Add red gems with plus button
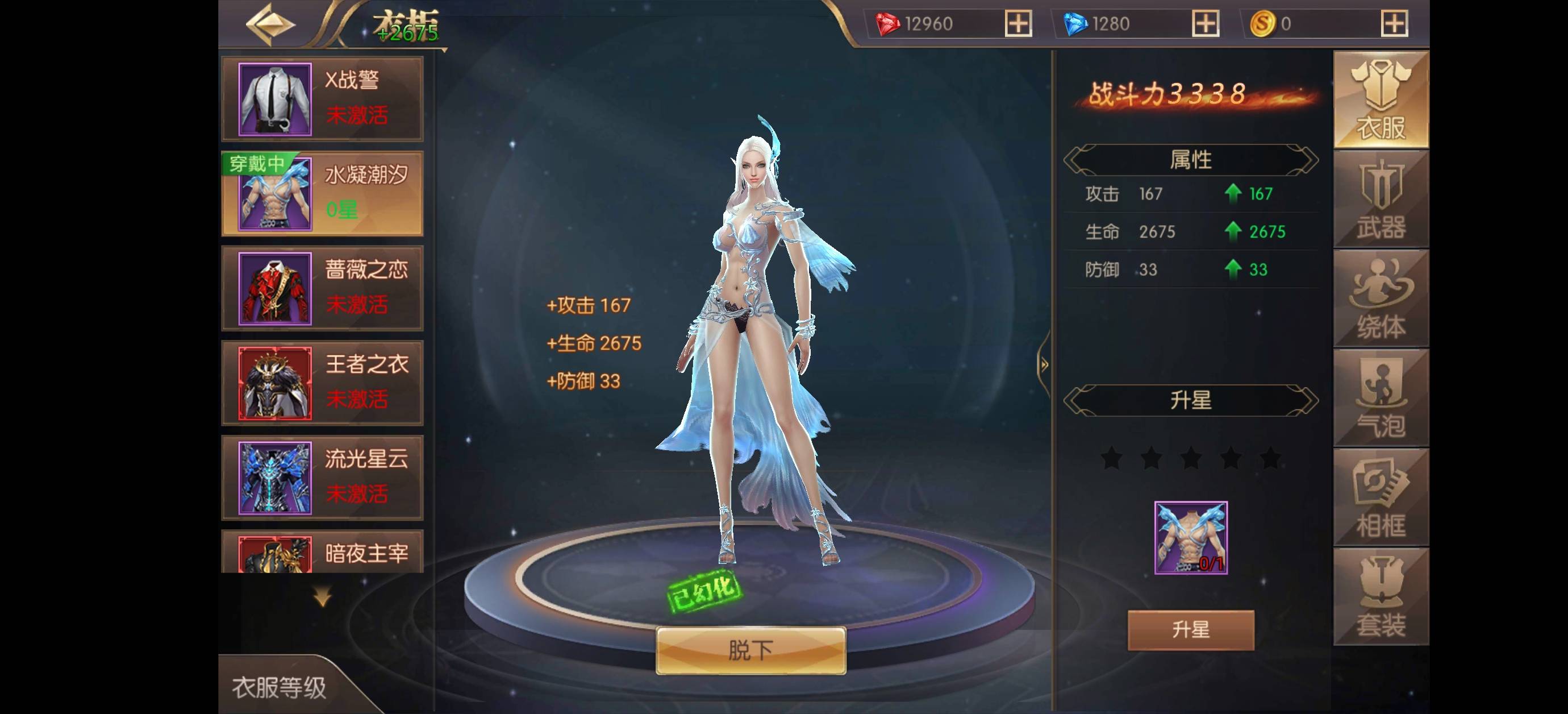The image size is (1568, 714). pos(1017,24)
